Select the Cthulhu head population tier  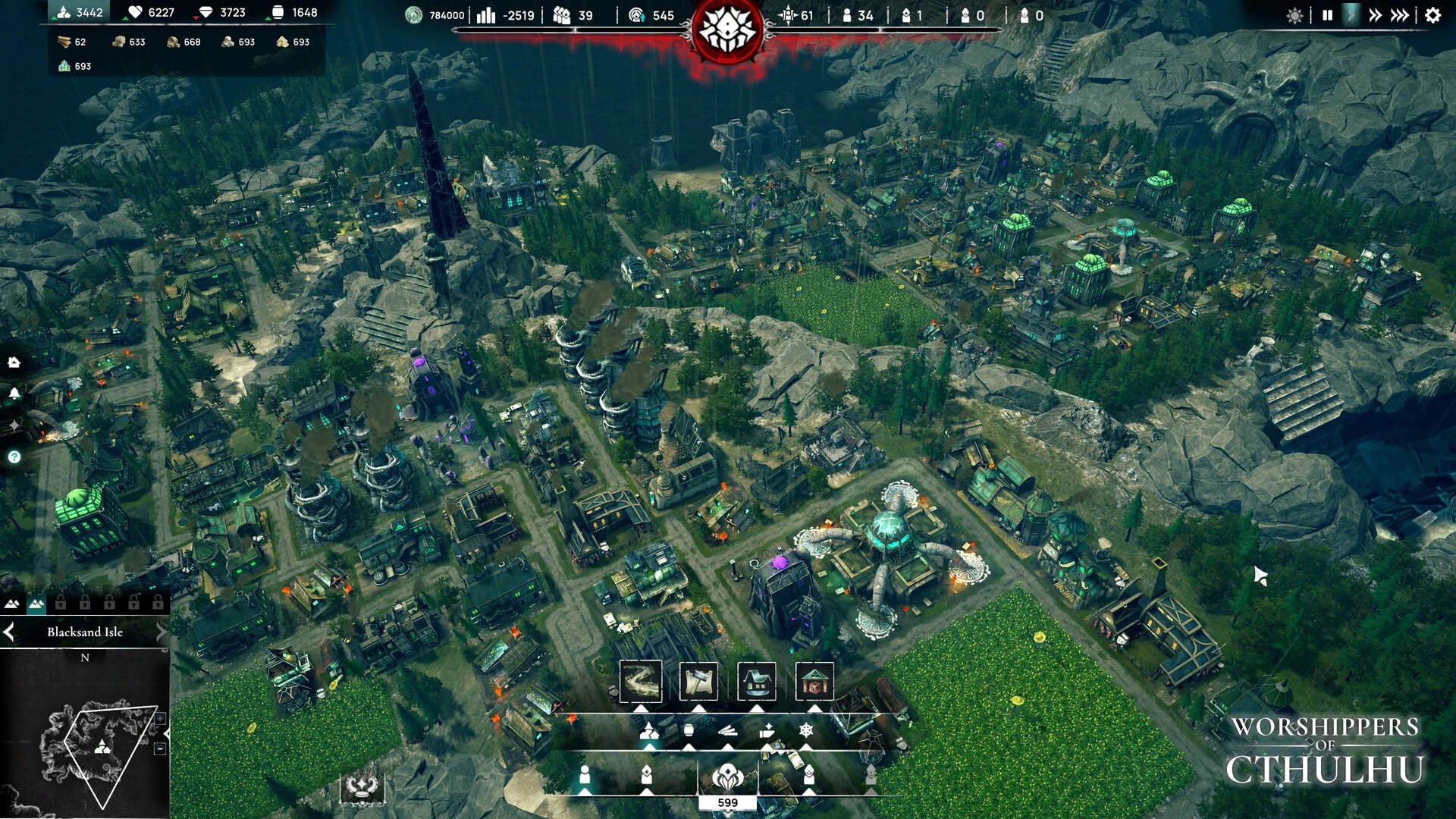click(x=727, y=777)
